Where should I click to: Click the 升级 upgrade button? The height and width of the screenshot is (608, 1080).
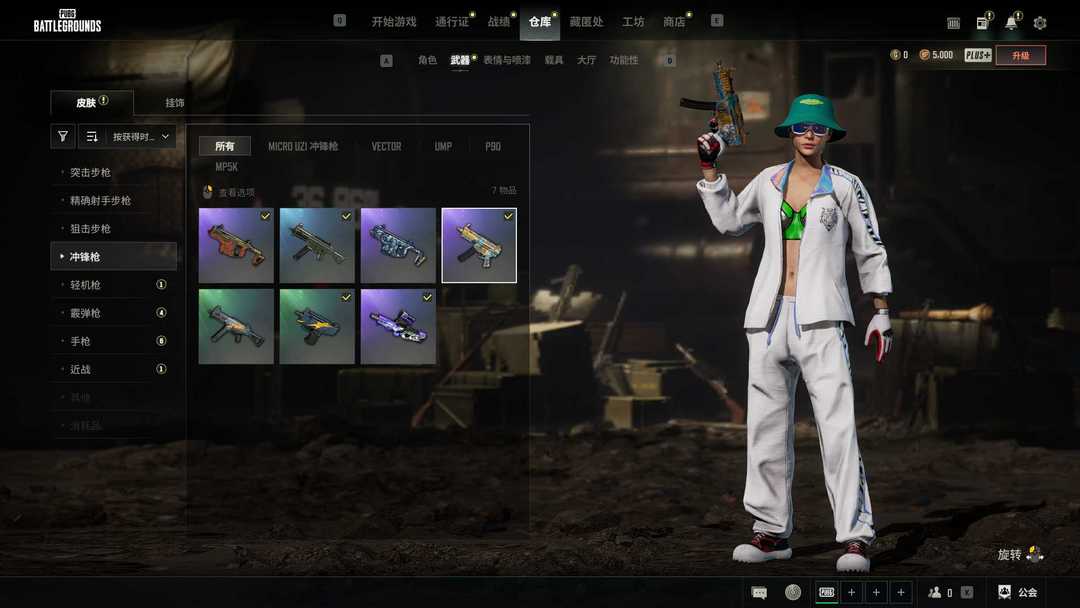1020,55
